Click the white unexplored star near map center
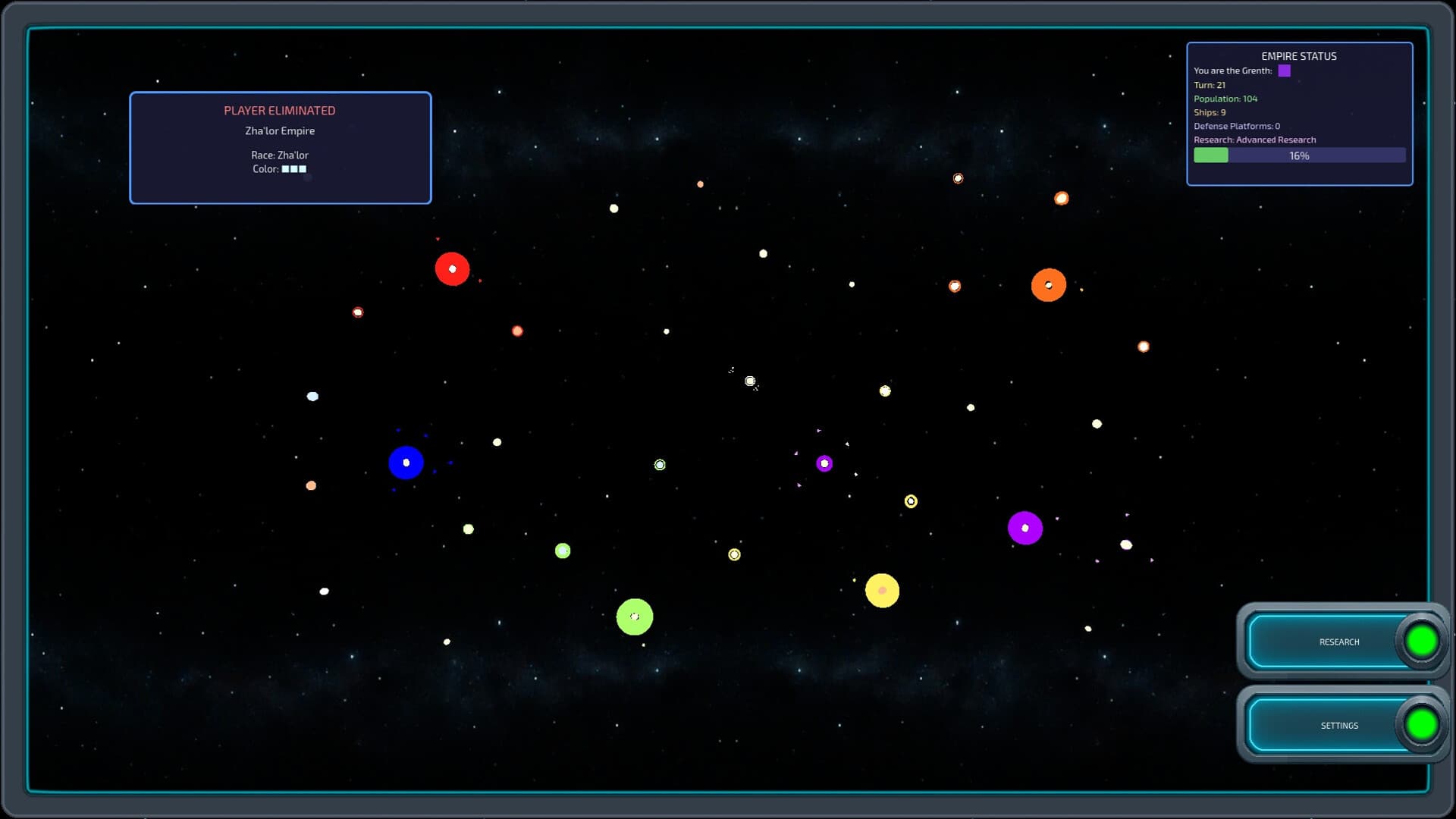 pyautogui.click(x=751, y=381)
